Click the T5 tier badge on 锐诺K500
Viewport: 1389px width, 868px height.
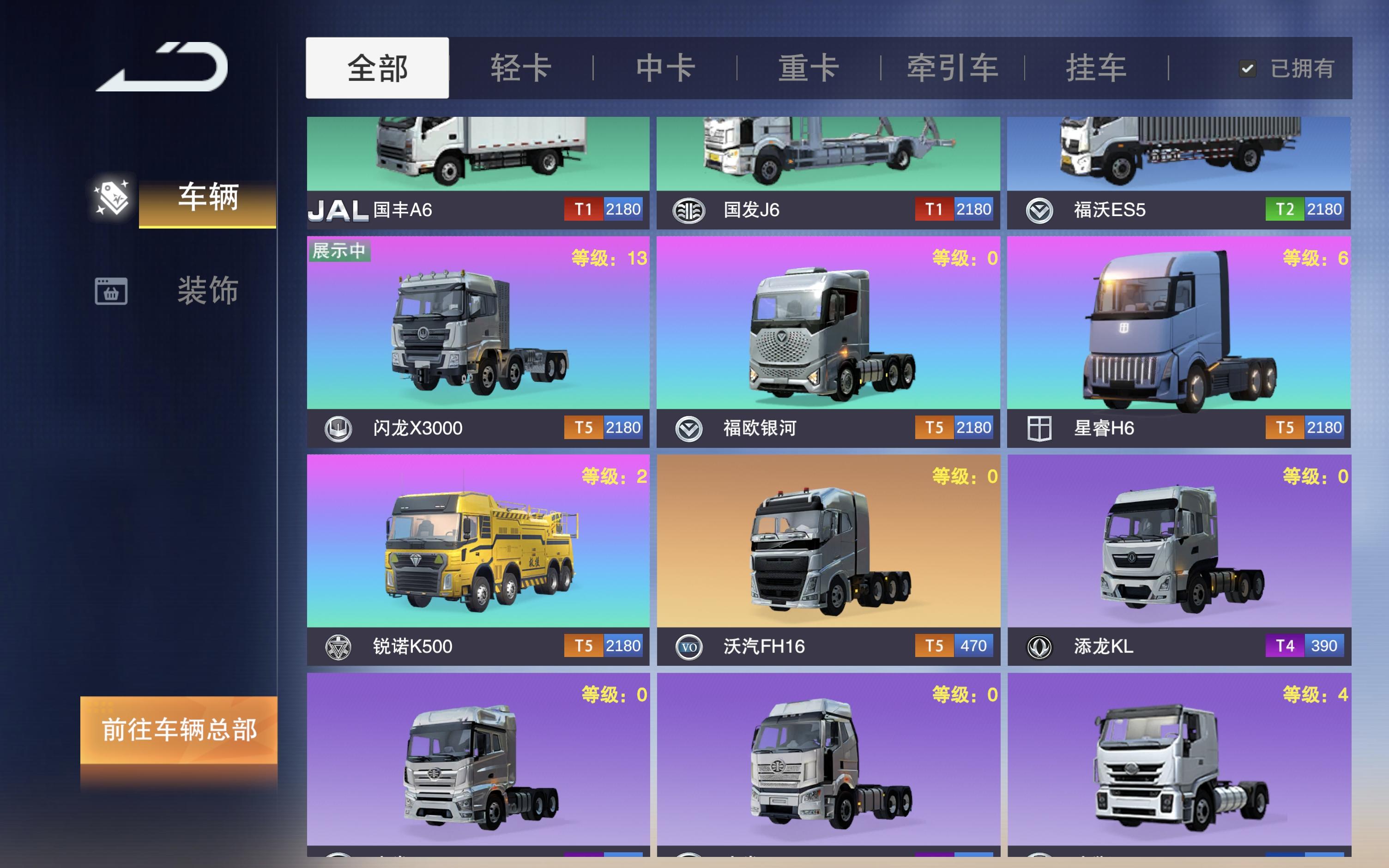[x=583, y=646]
